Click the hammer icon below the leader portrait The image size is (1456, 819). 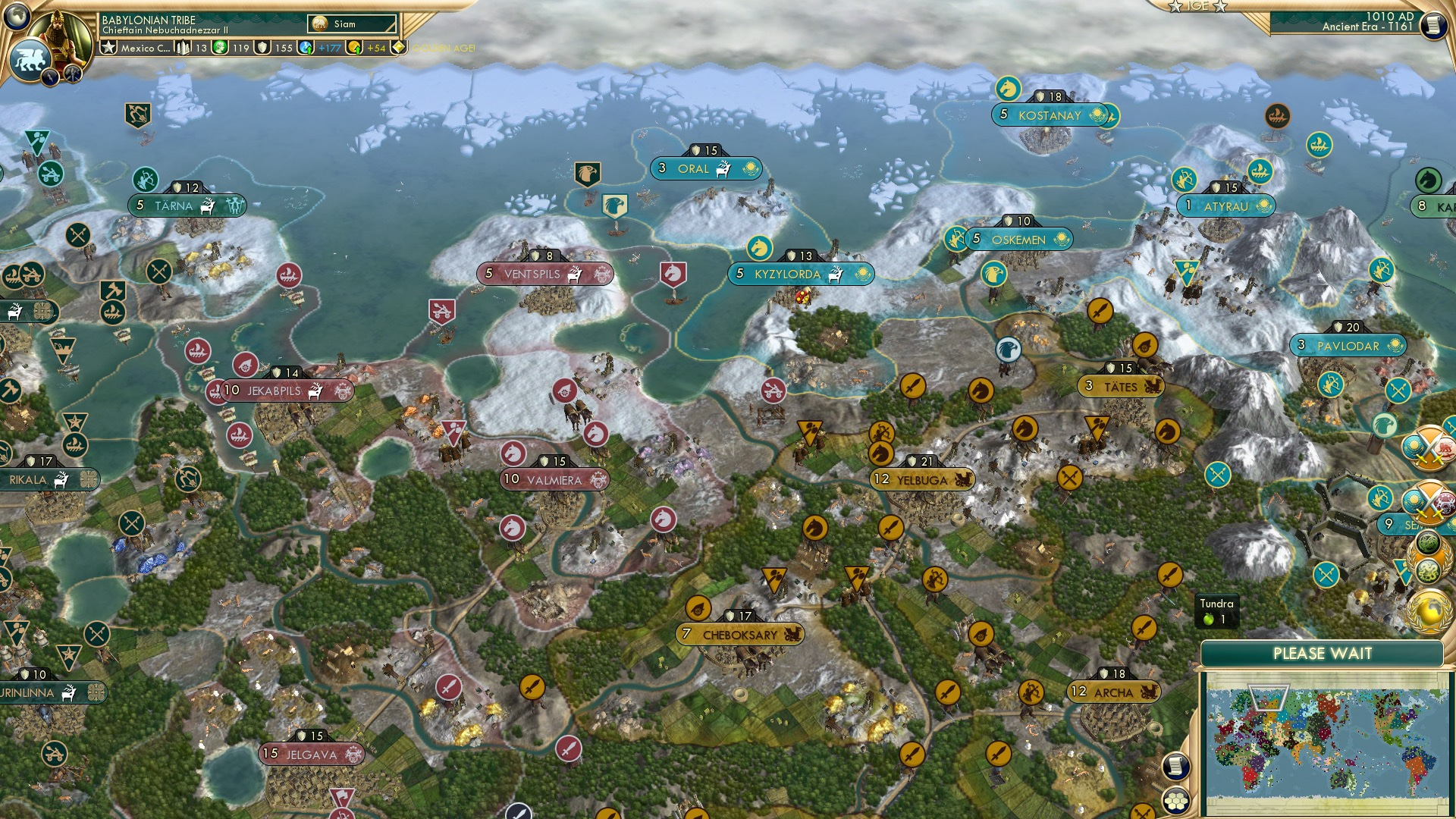[x=73, y=74]
